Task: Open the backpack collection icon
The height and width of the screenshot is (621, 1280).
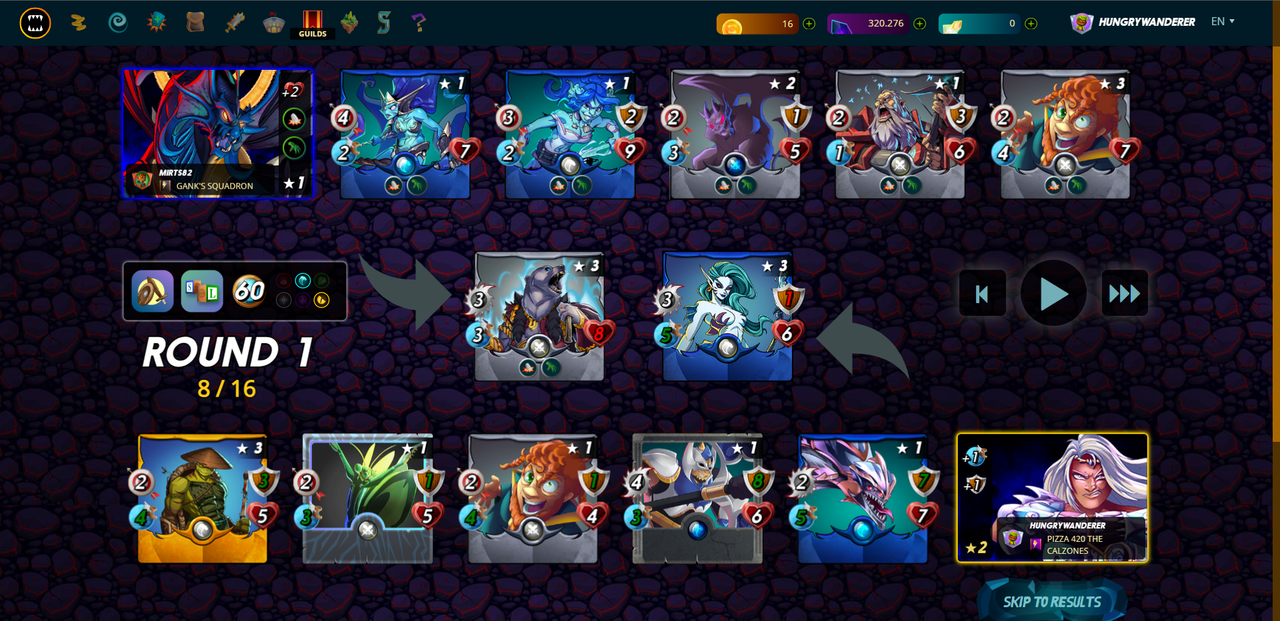Action: [x=197, y=22]
